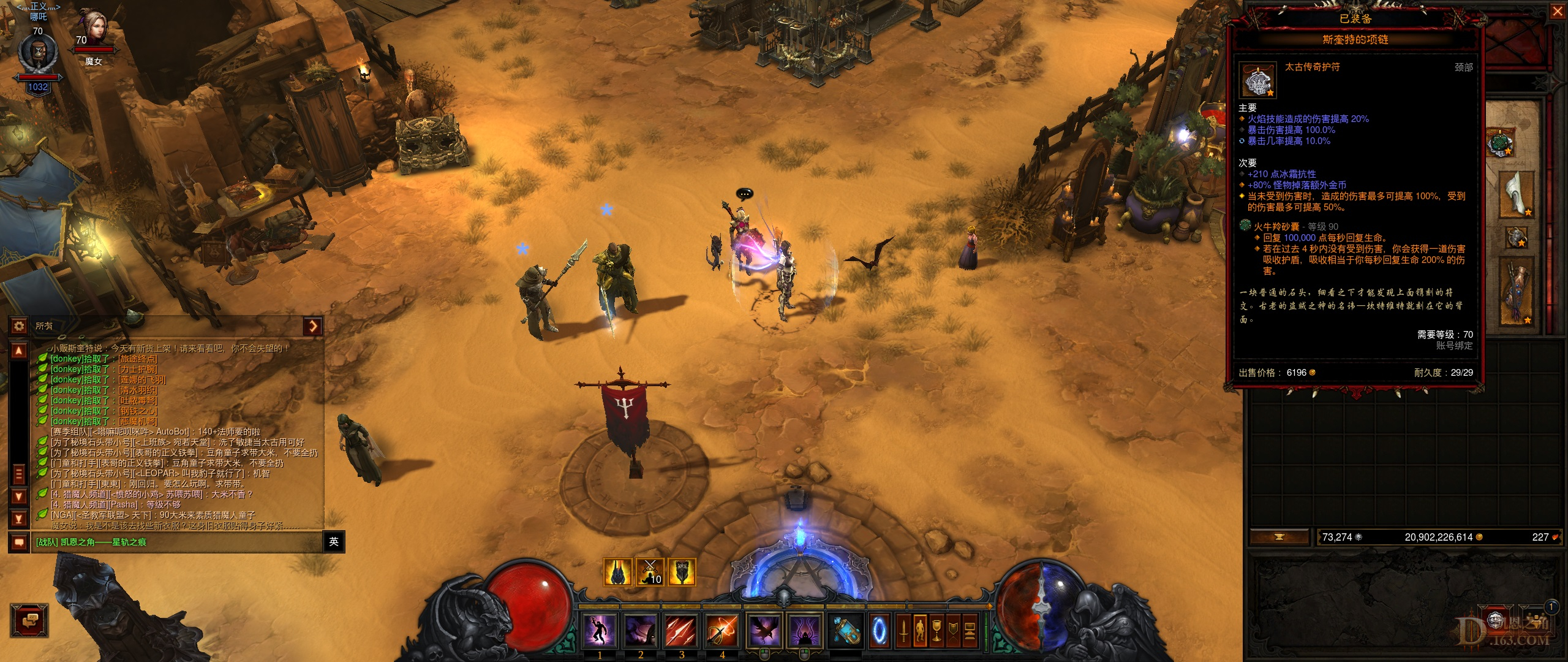
Task: Trigger the purple hooded figure skill
Action: click(804, 630)
